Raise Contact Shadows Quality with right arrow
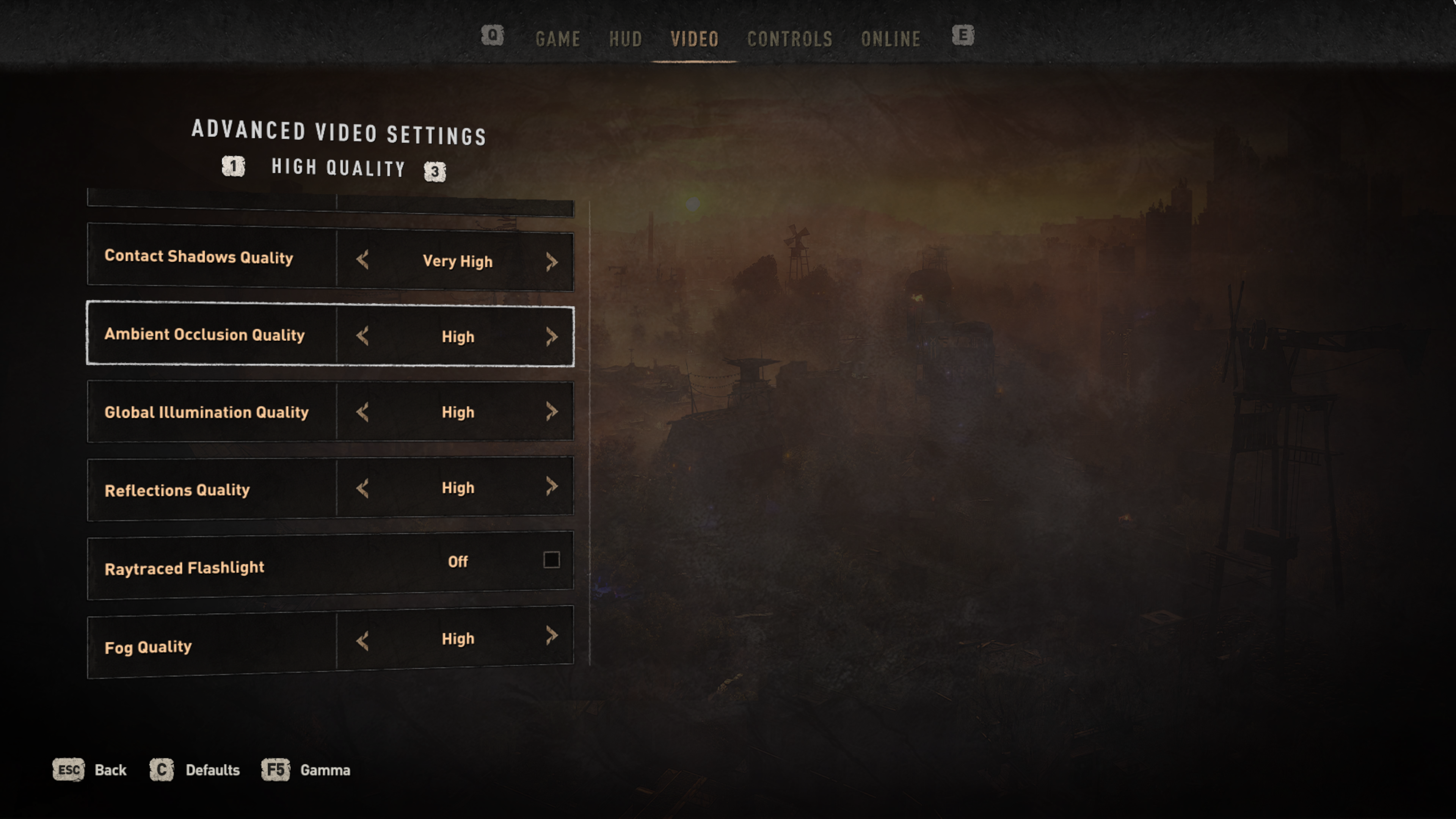 (552, 261)
